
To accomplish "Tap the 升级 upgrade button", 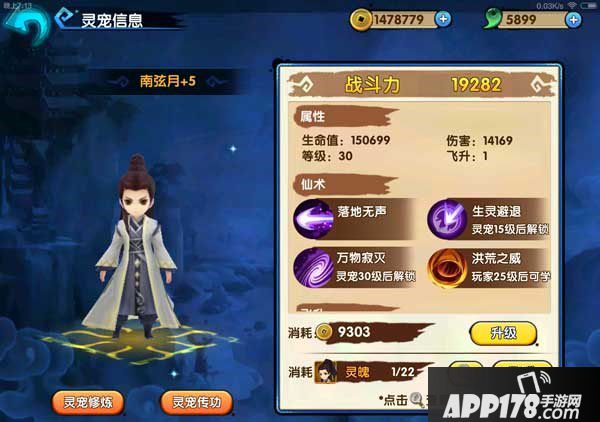I will coord(502,333).
